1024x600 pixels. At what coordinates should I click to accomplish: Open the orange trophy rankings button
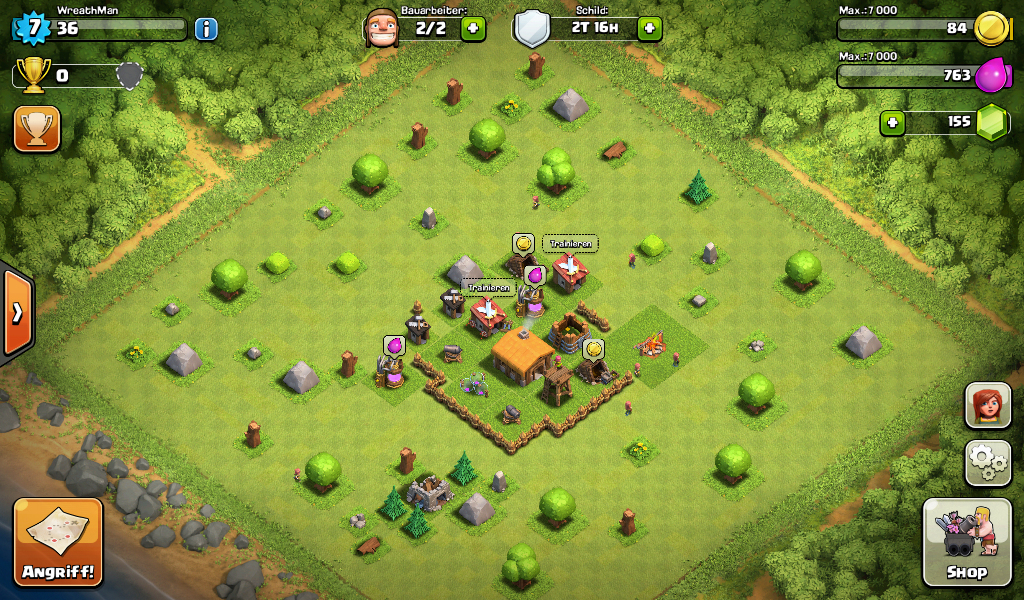click(x=37, y=129)
